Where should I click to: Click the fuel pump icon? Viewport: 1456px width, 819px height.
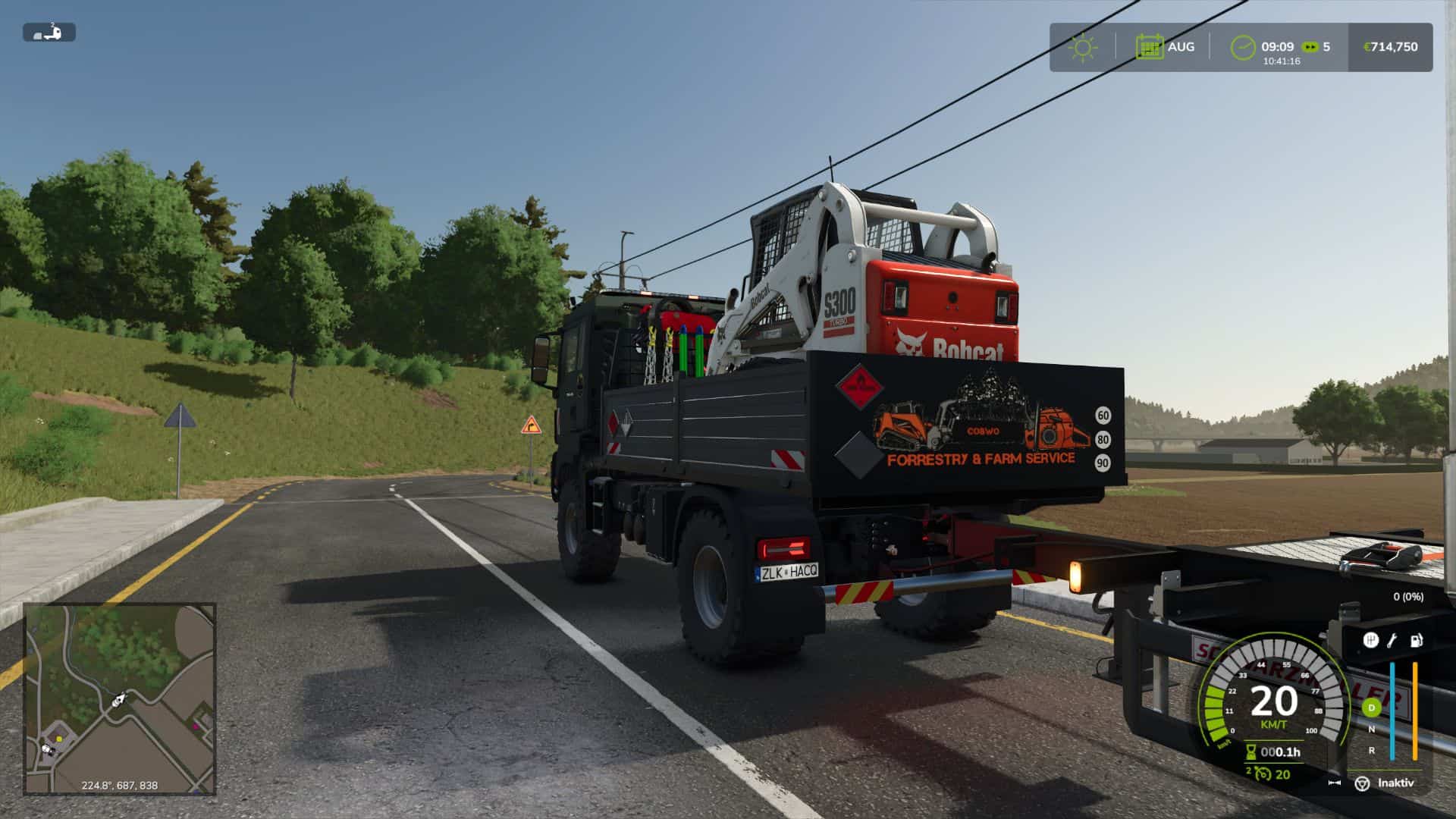click(x=1416, y=641)
